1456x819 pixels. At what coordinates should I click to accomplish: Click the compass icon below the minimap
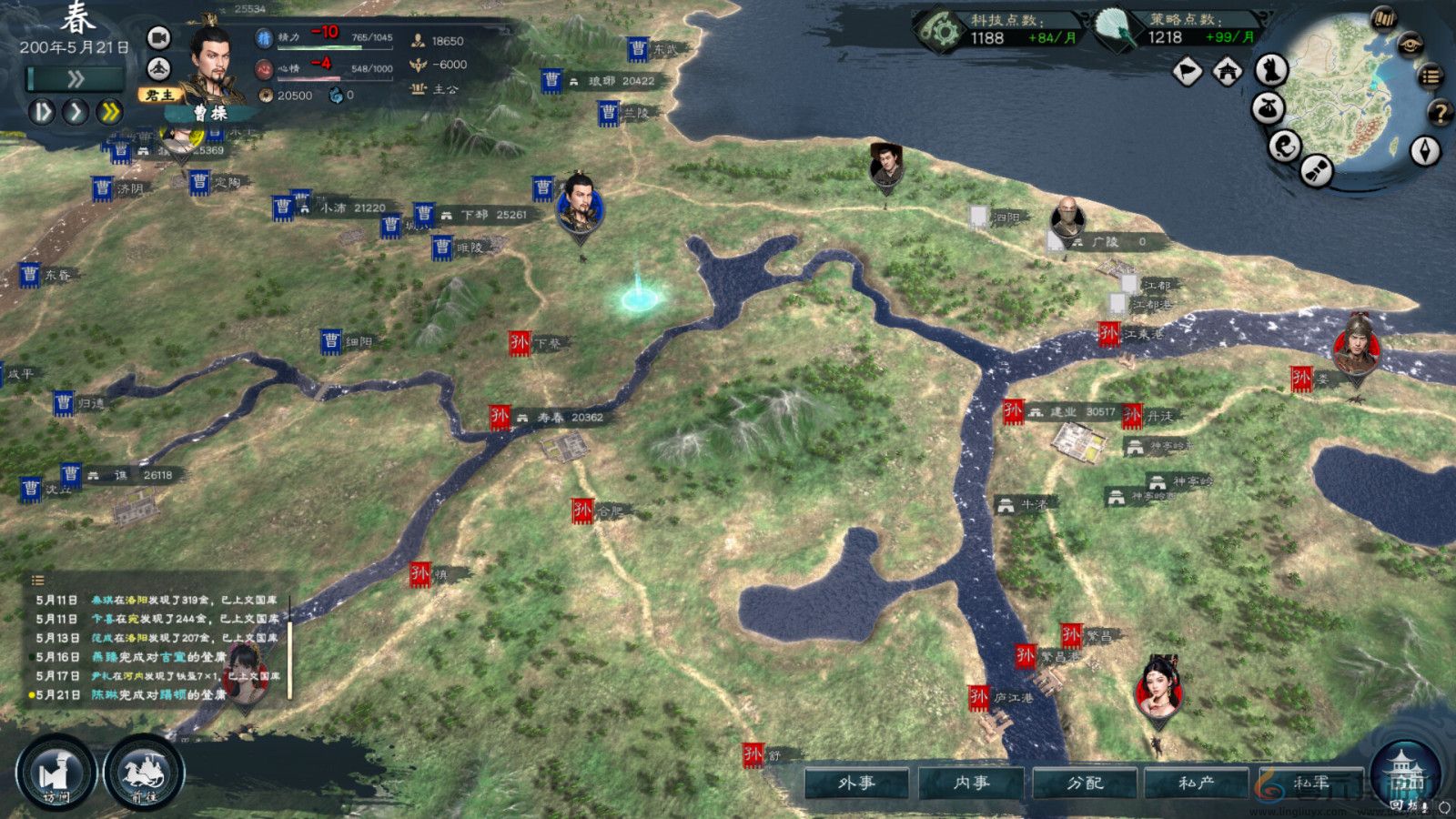tap(1423, 149)
